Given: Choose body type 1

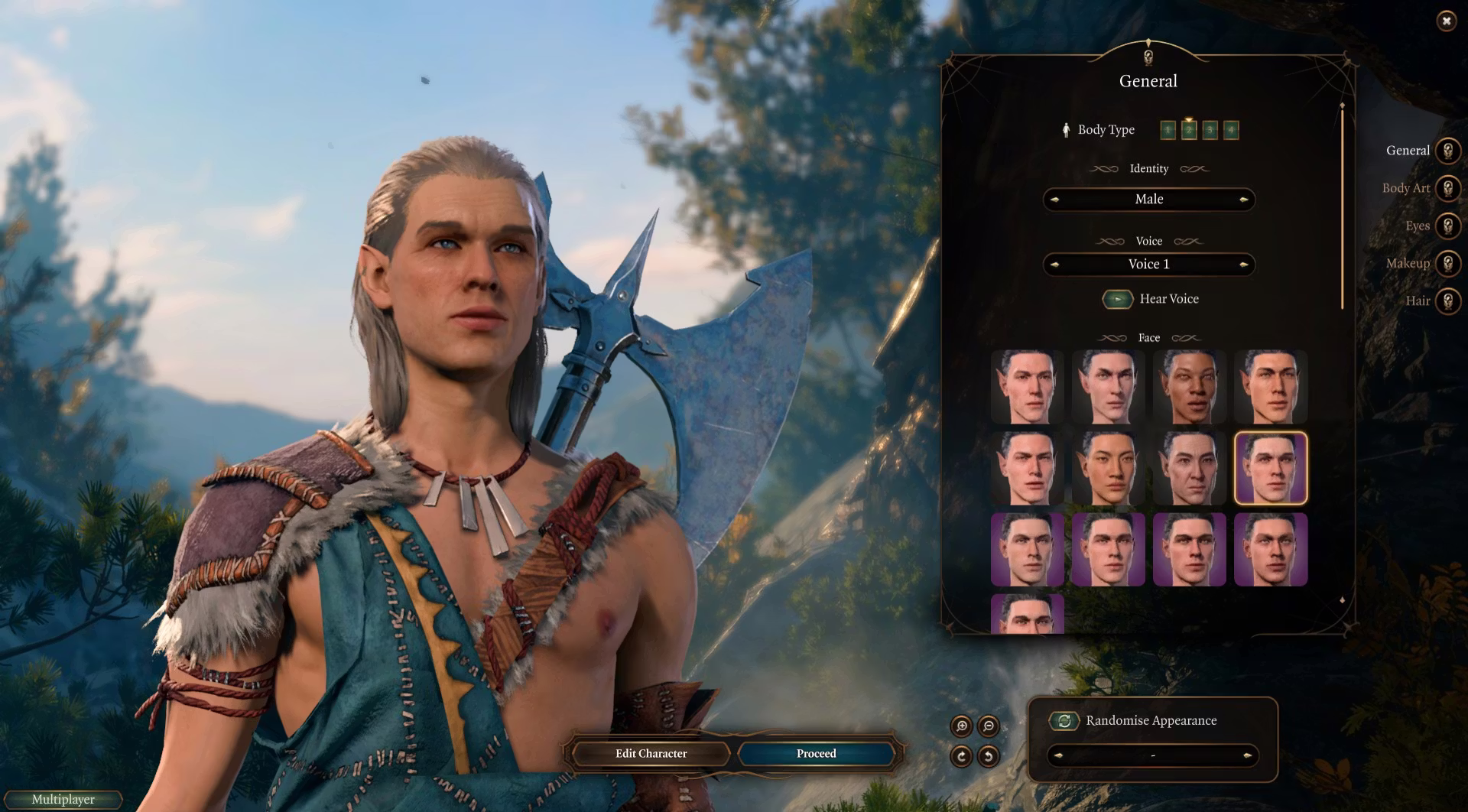Looking at the screenshot, I should coord(1168,130).
